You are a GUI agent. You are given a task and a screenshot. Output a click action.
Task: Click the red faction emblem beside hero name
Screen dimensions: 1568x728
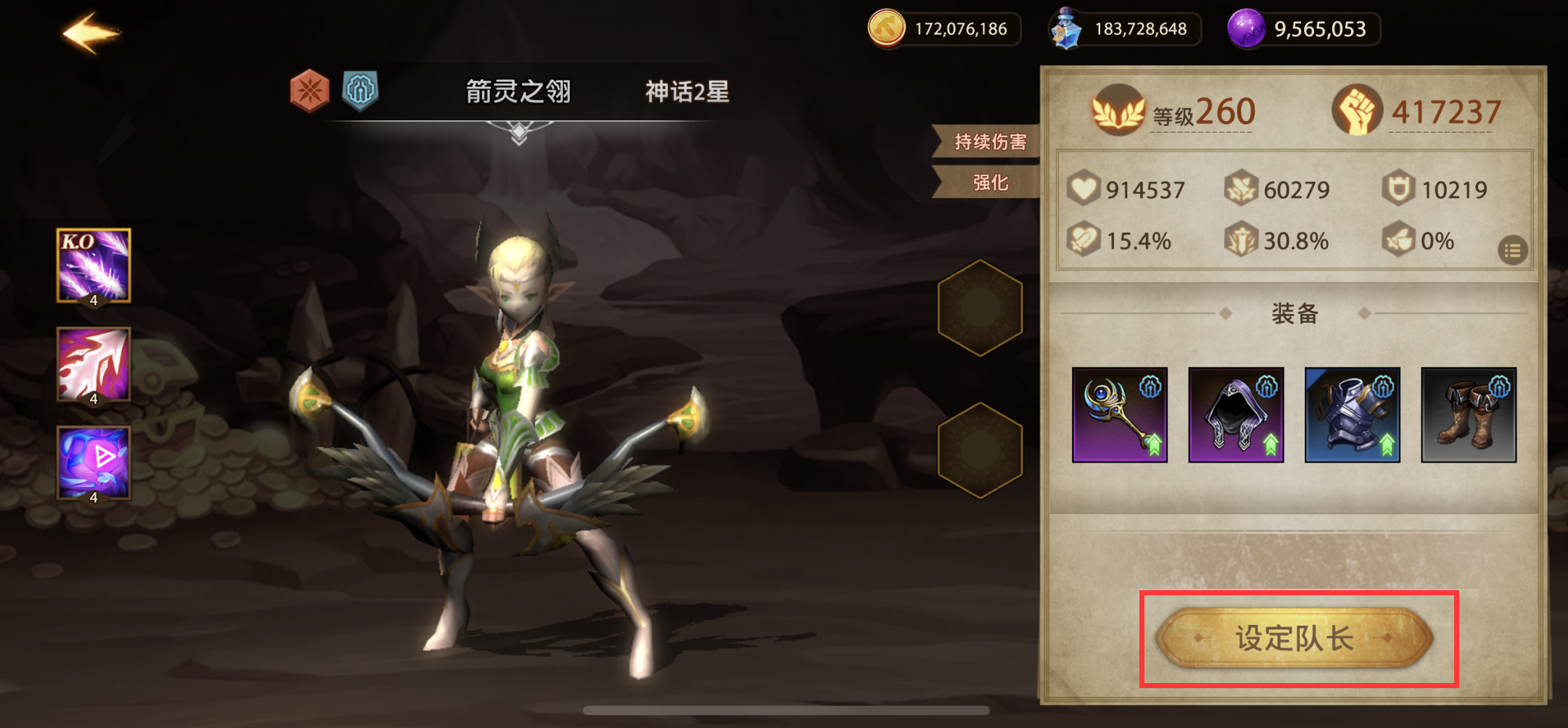coord(308,90)
